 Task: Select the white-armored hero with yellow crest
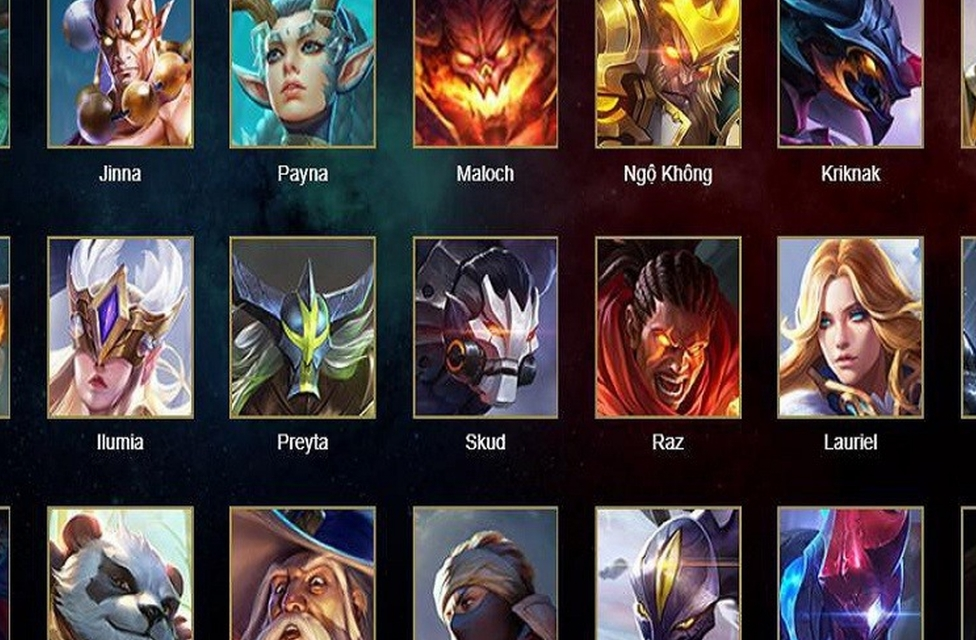tap(668, 574)
